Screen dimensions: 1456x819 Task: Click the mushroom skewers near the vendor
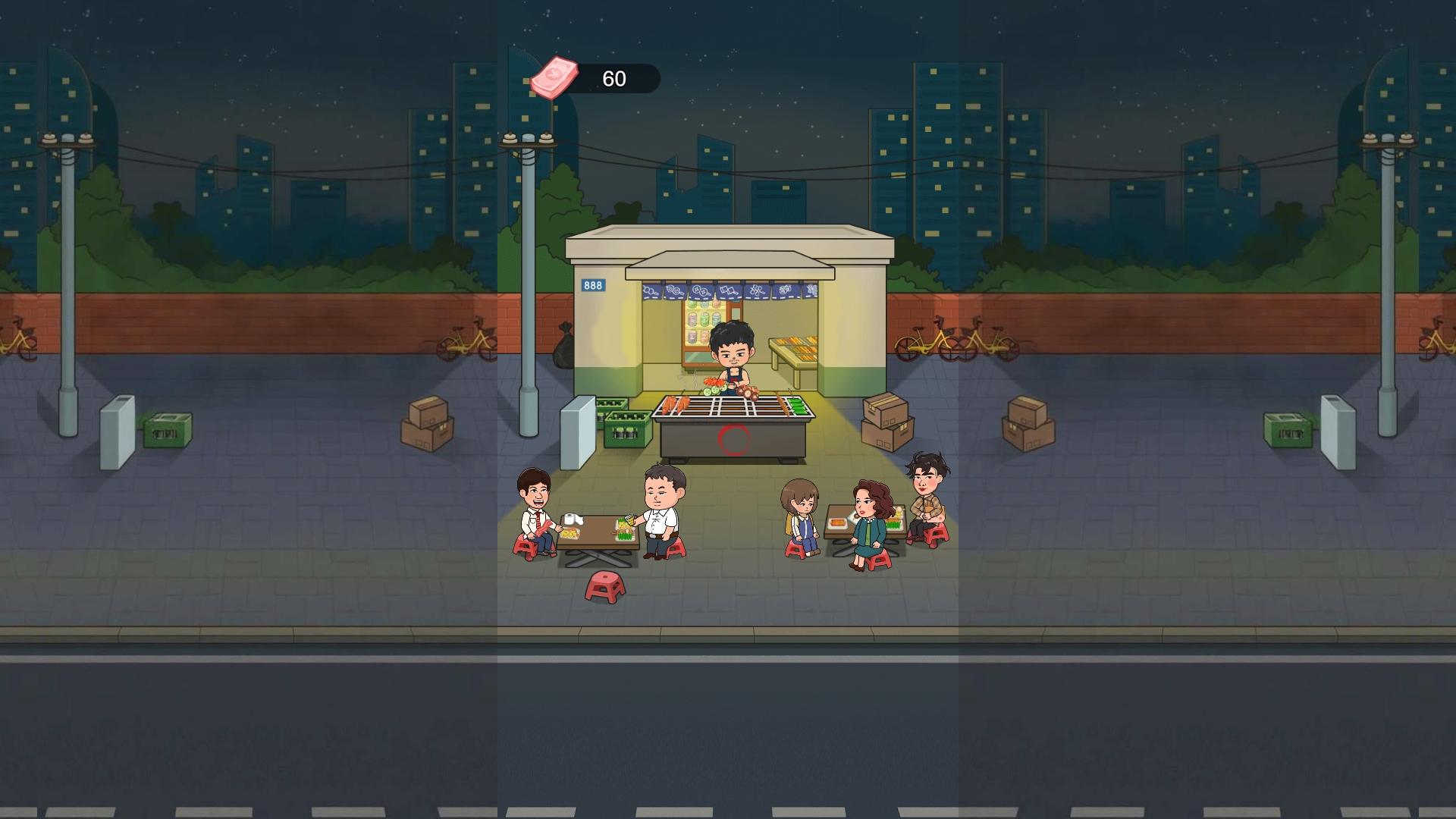(x=748, y=392)
